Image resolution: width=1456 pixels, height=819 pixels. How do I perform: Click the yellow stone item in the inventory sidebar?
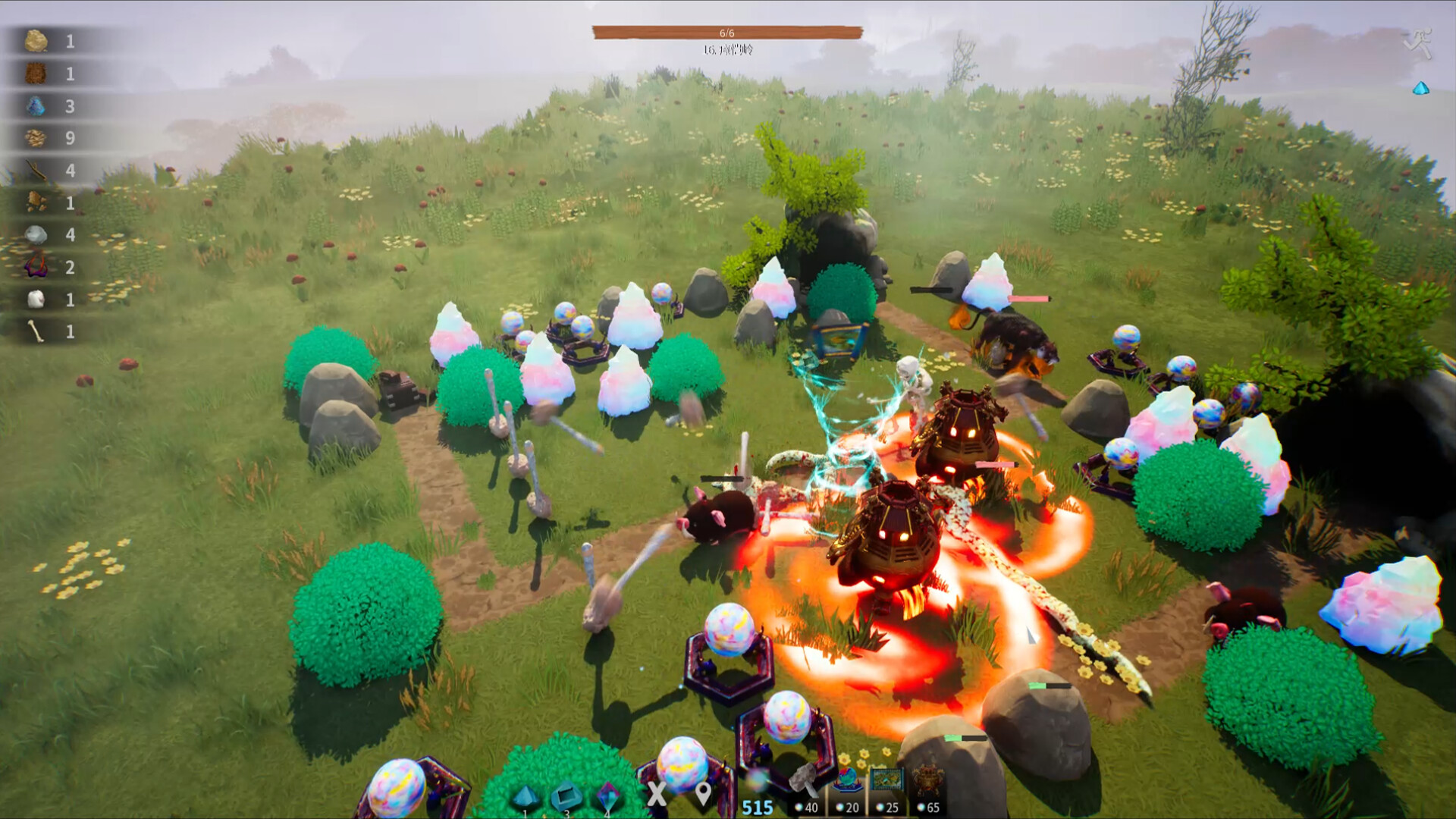click(36, 42)
